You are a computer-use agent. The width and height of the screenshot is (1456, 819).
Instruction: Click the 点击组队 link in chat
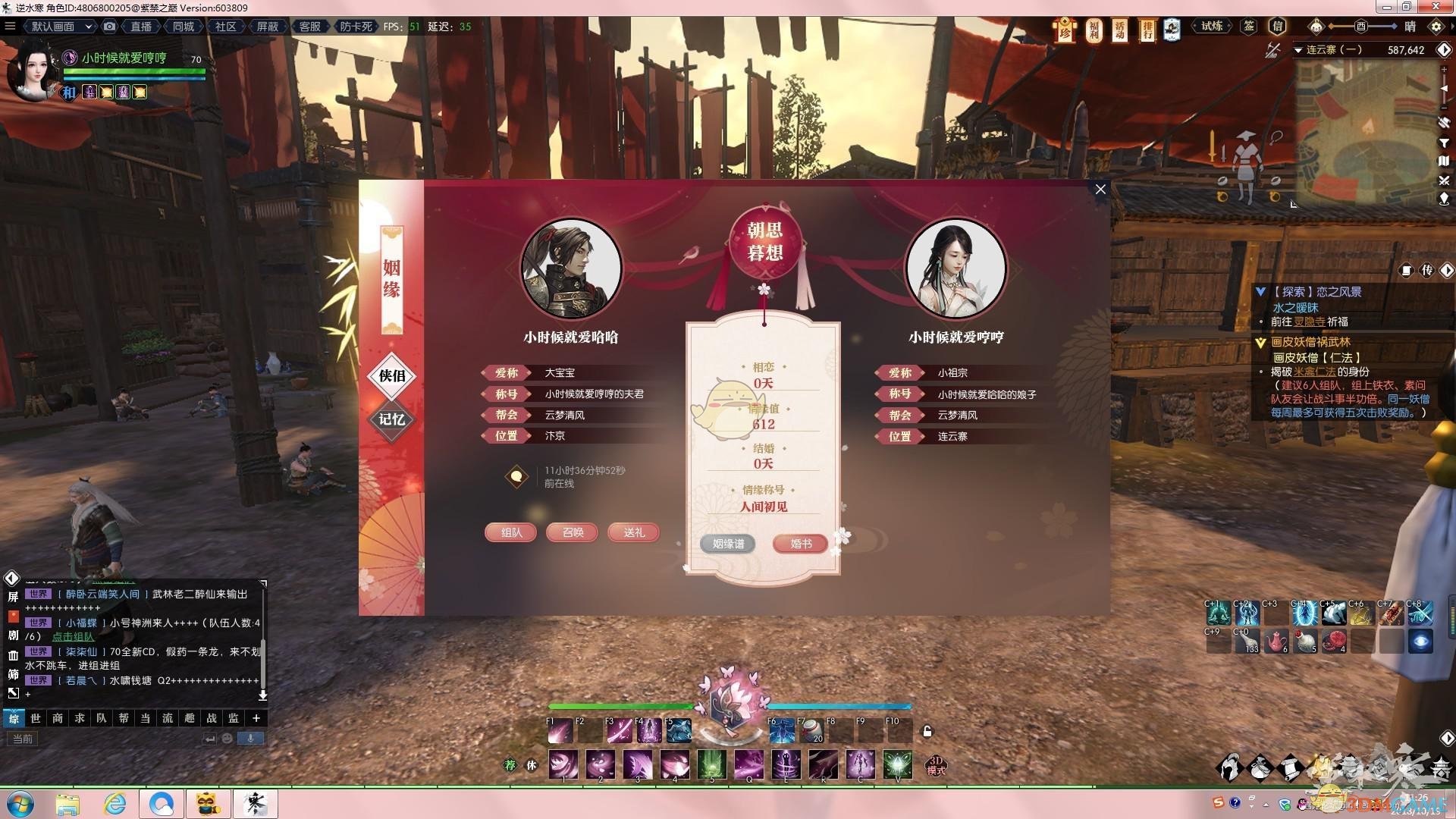click(x=73, y=637)
